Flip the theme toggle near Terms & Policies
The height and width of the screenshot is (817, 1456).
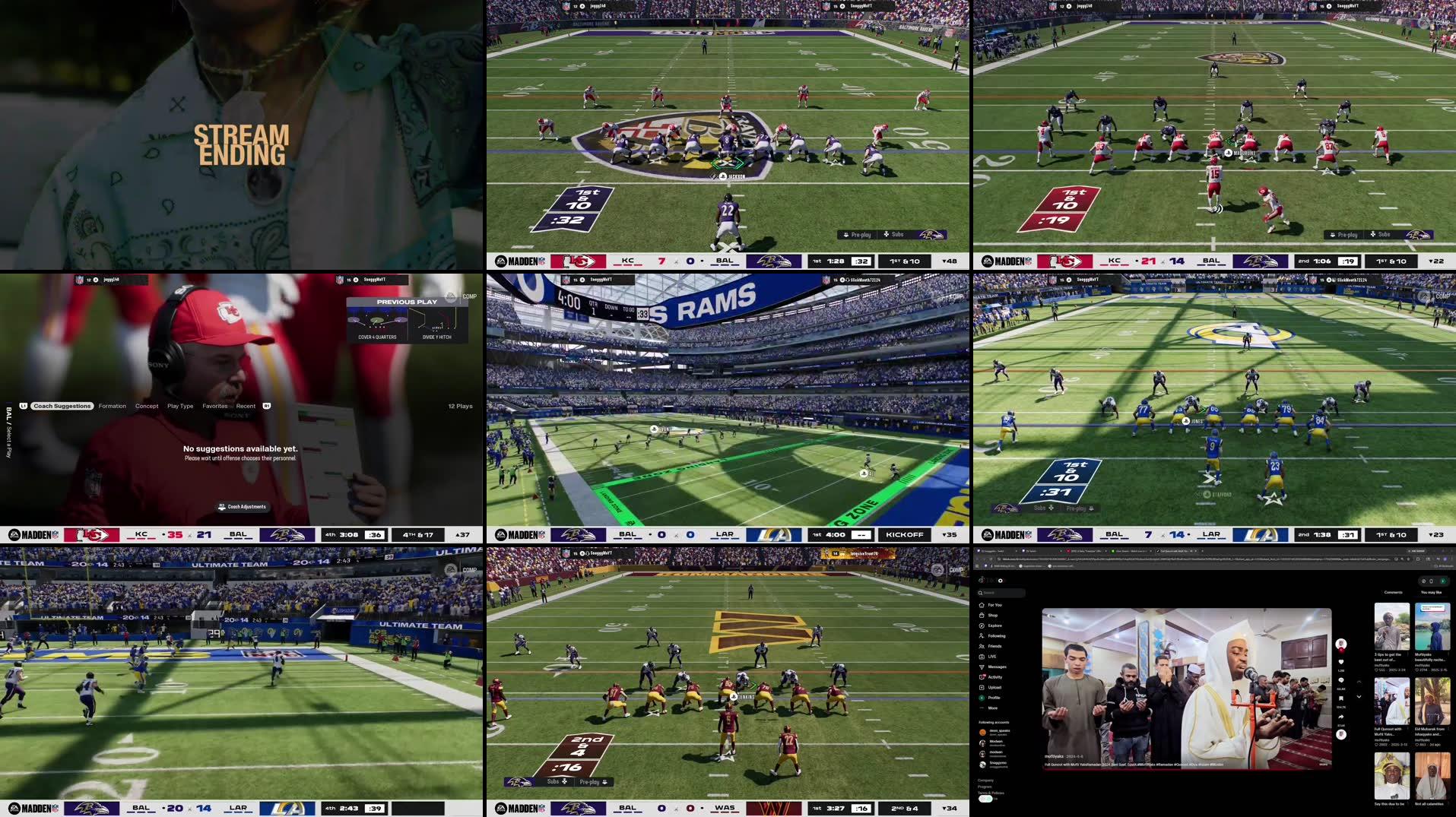(985, 798)
